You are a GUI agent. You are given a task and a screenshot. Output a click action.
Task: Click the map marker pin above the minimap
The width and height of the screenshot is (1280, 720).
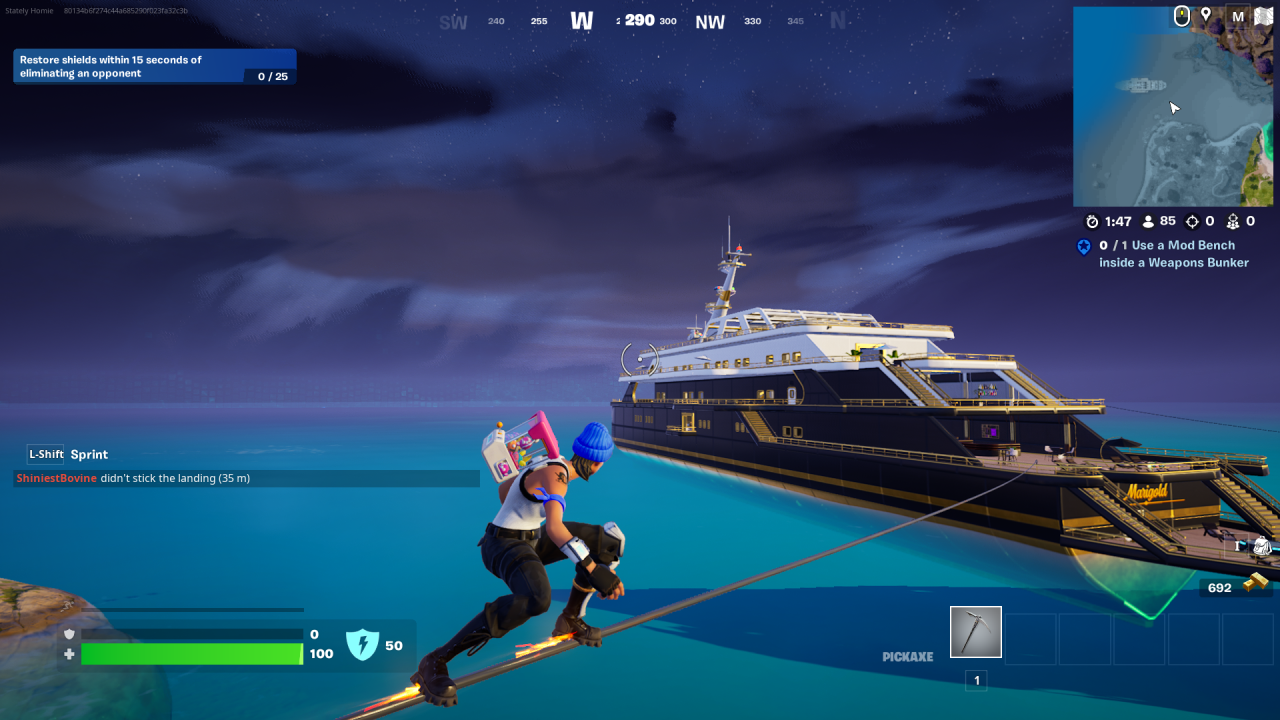click(1208, 15)
